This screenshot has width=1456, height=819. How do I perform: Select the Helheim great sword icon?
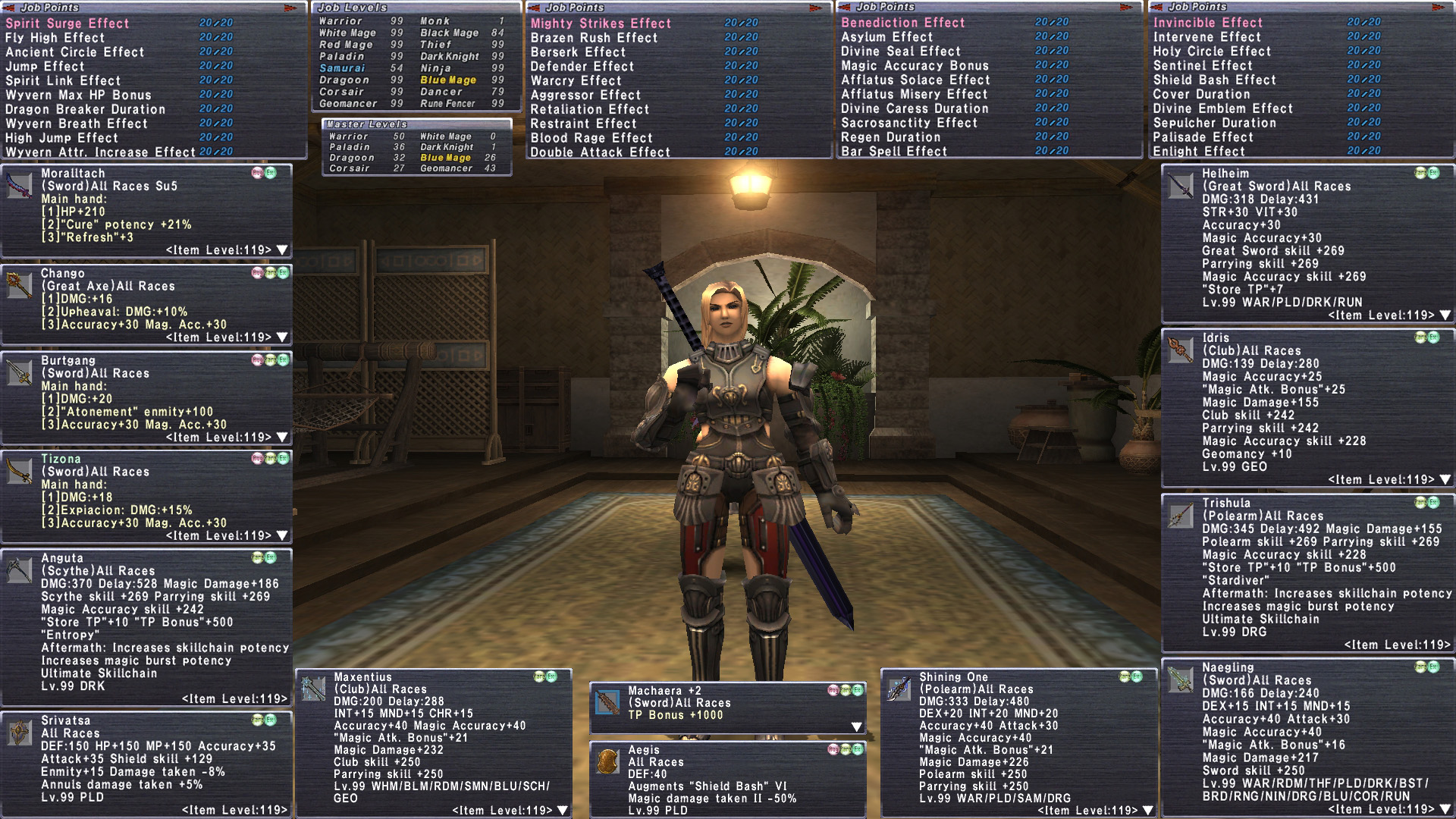(x=1180, y=185)
